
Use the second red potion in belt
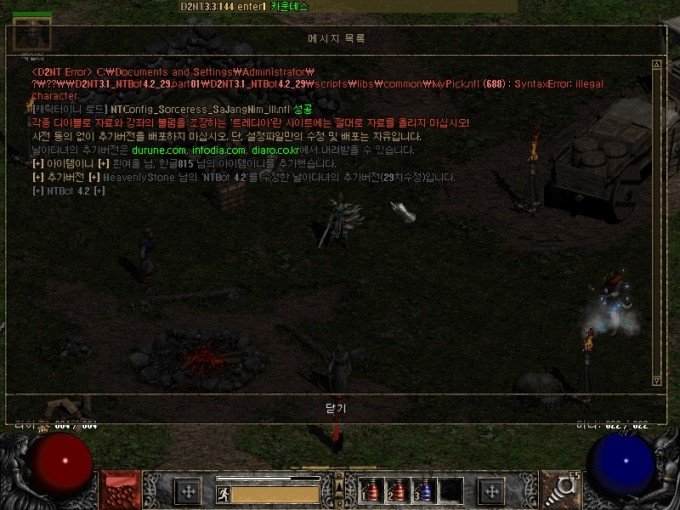tap(397, 491)
